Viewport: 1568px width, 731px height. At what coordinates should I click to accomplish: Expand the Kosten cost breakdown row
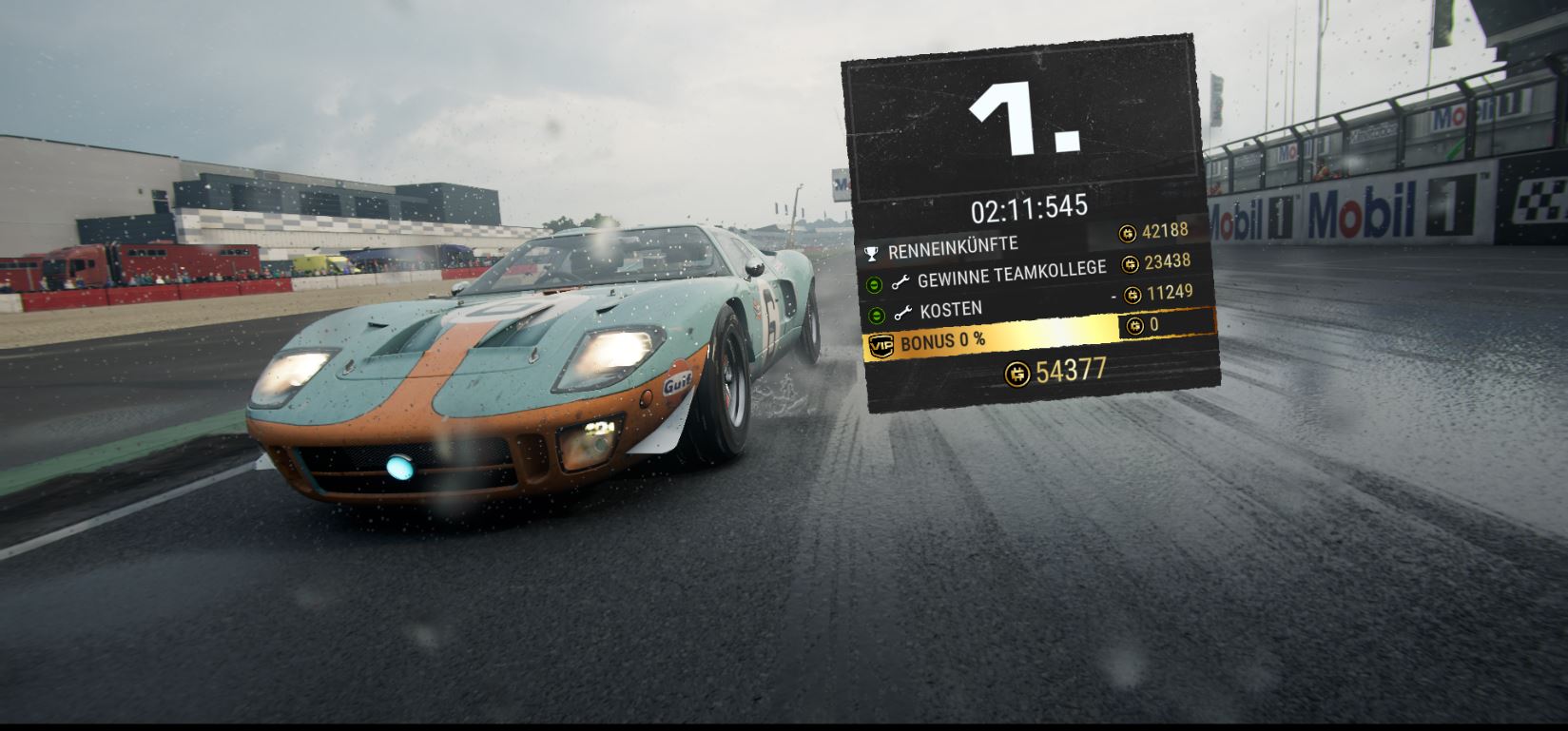tap(951, 309)
